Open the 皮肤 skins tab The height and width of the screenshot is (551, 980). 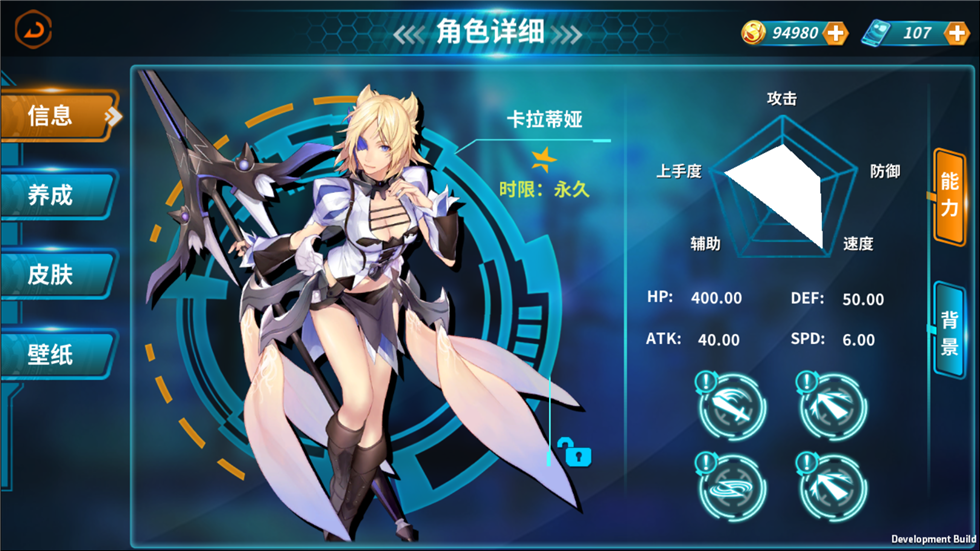[54, 273]
